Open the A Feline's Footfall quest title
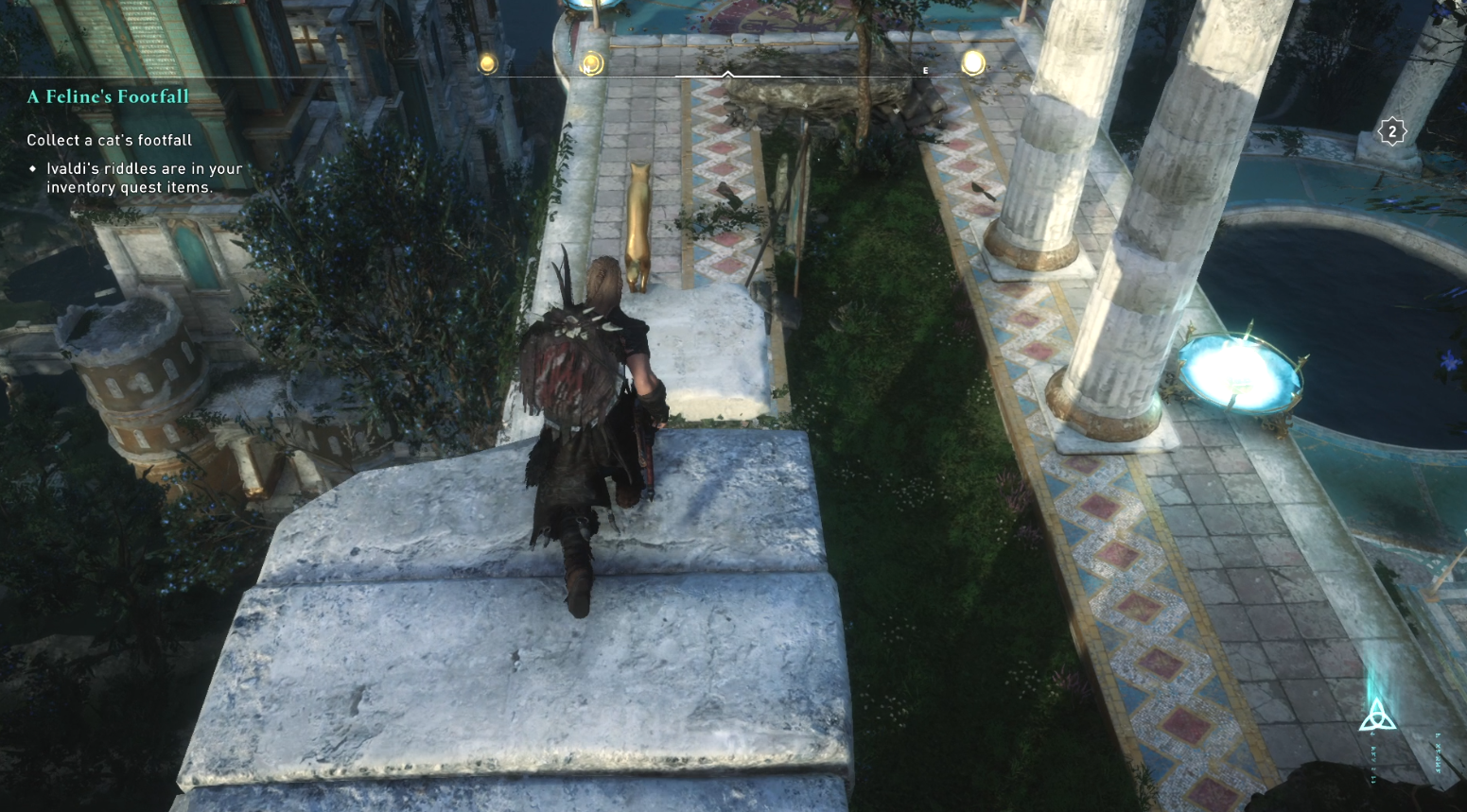 (x=108, y=96)
